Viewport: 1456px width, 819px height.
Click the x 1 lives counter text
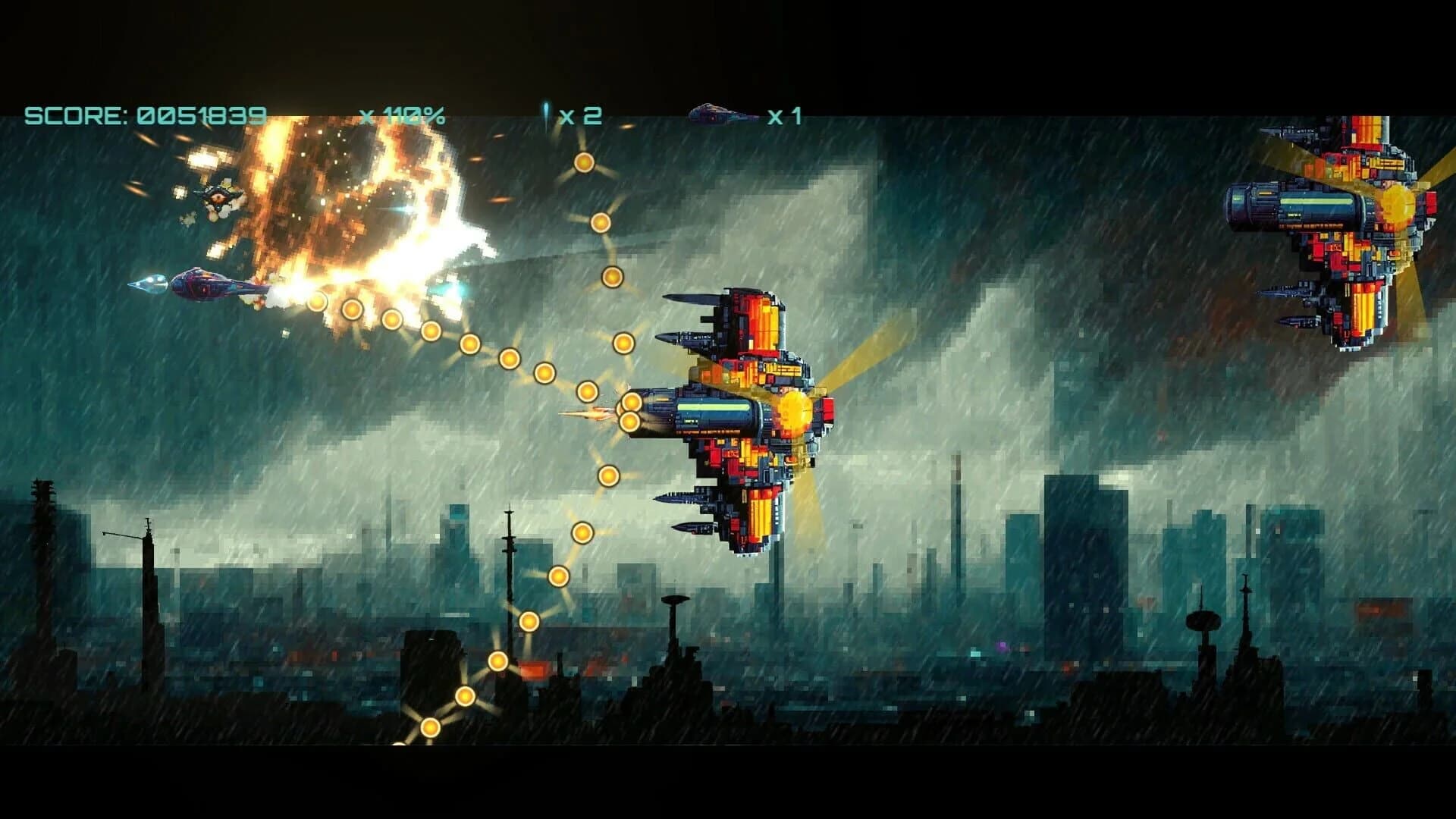(x=785, y=114)
